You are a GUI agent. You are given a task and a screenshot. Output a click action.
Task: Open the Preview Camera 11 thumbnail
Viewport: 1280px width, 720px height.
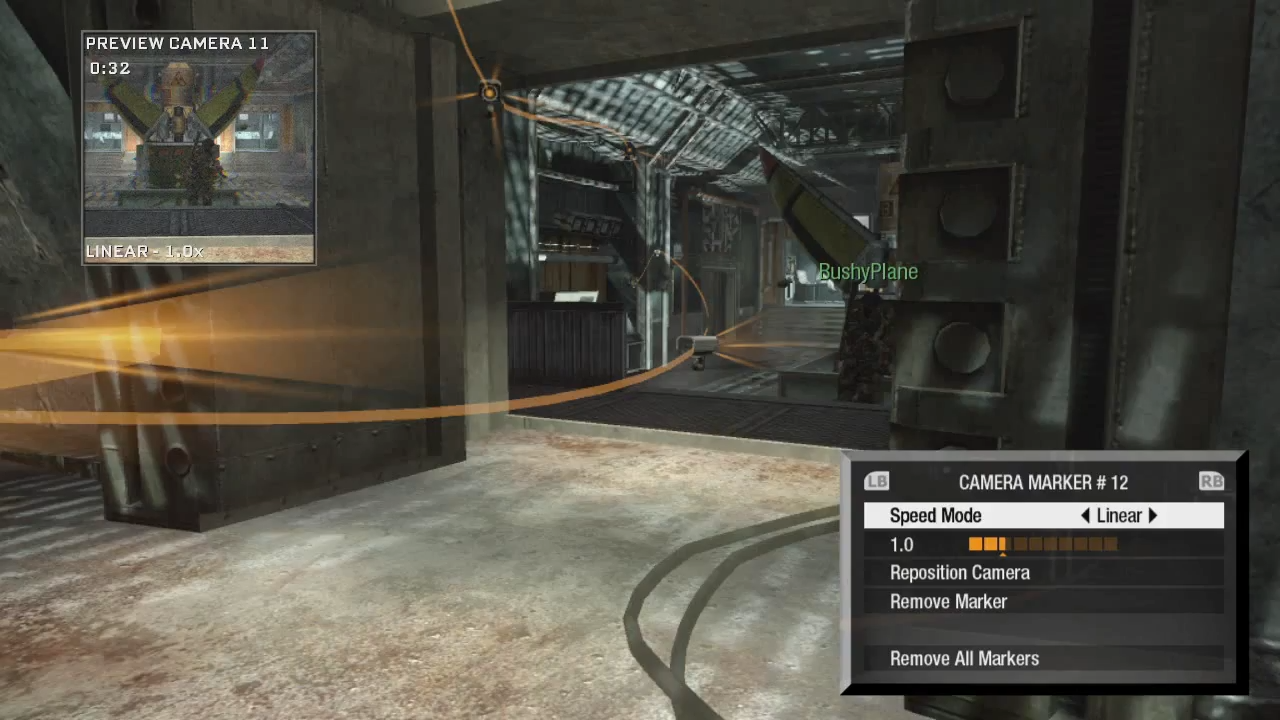(199, 148)
